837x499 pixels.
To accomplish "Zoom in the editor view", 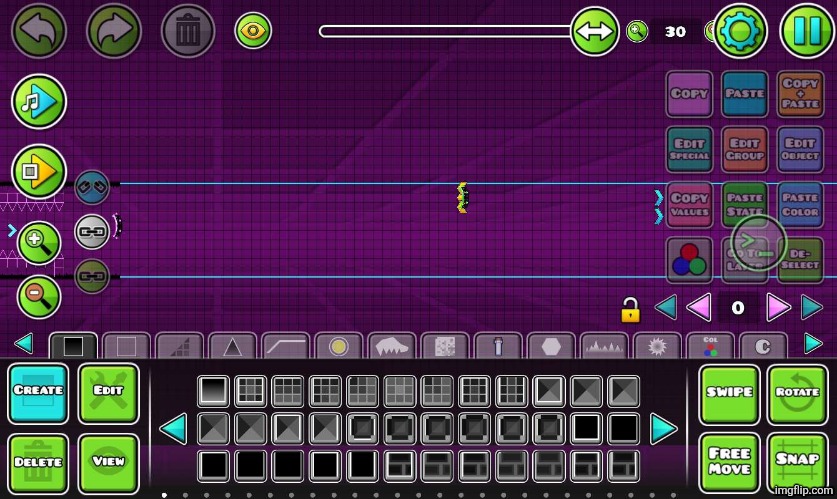I will [x=39, y=241].
